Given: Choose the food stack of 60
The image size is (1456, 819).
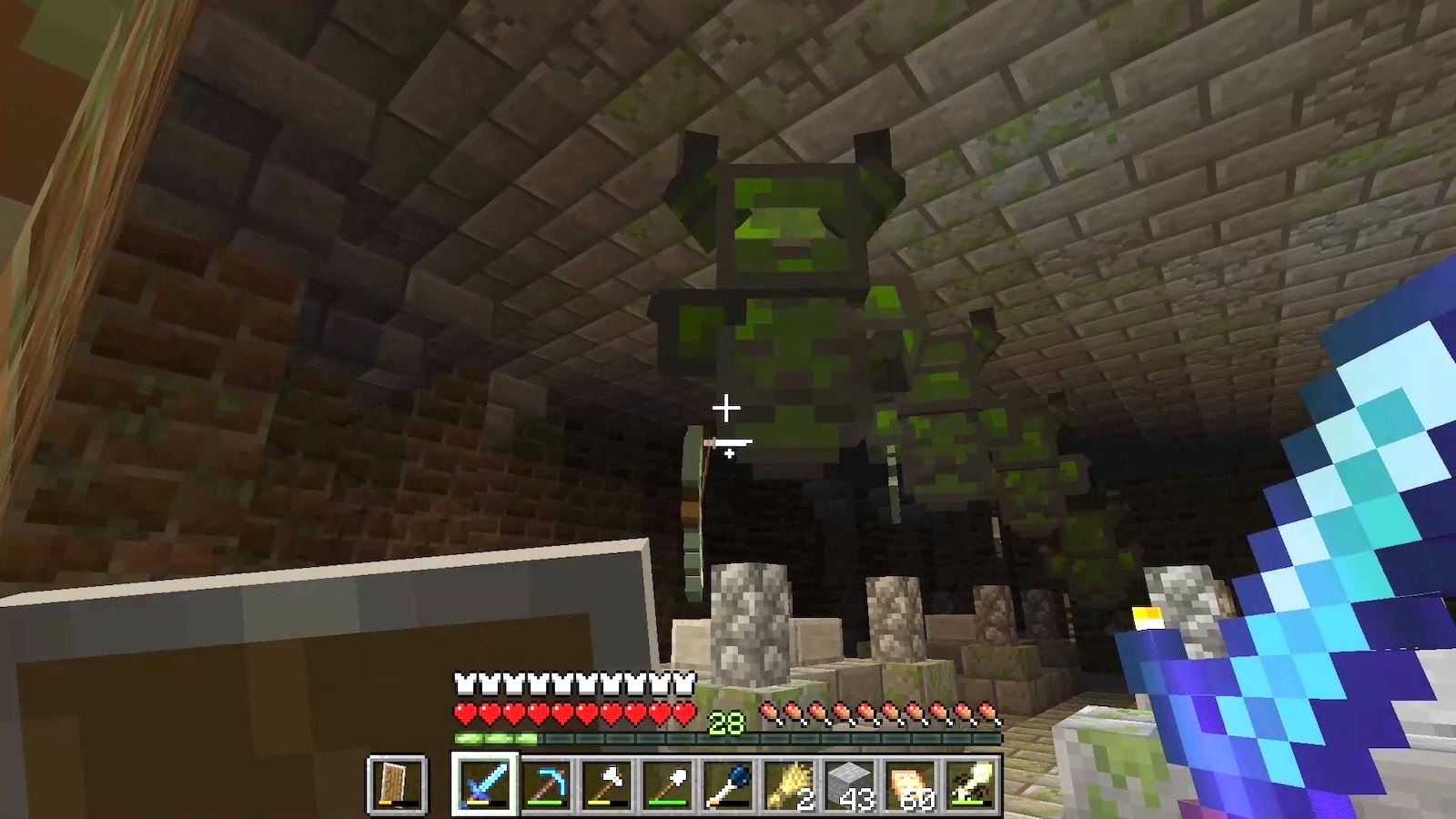Looking at the screenshot, I should pos(912,784).
